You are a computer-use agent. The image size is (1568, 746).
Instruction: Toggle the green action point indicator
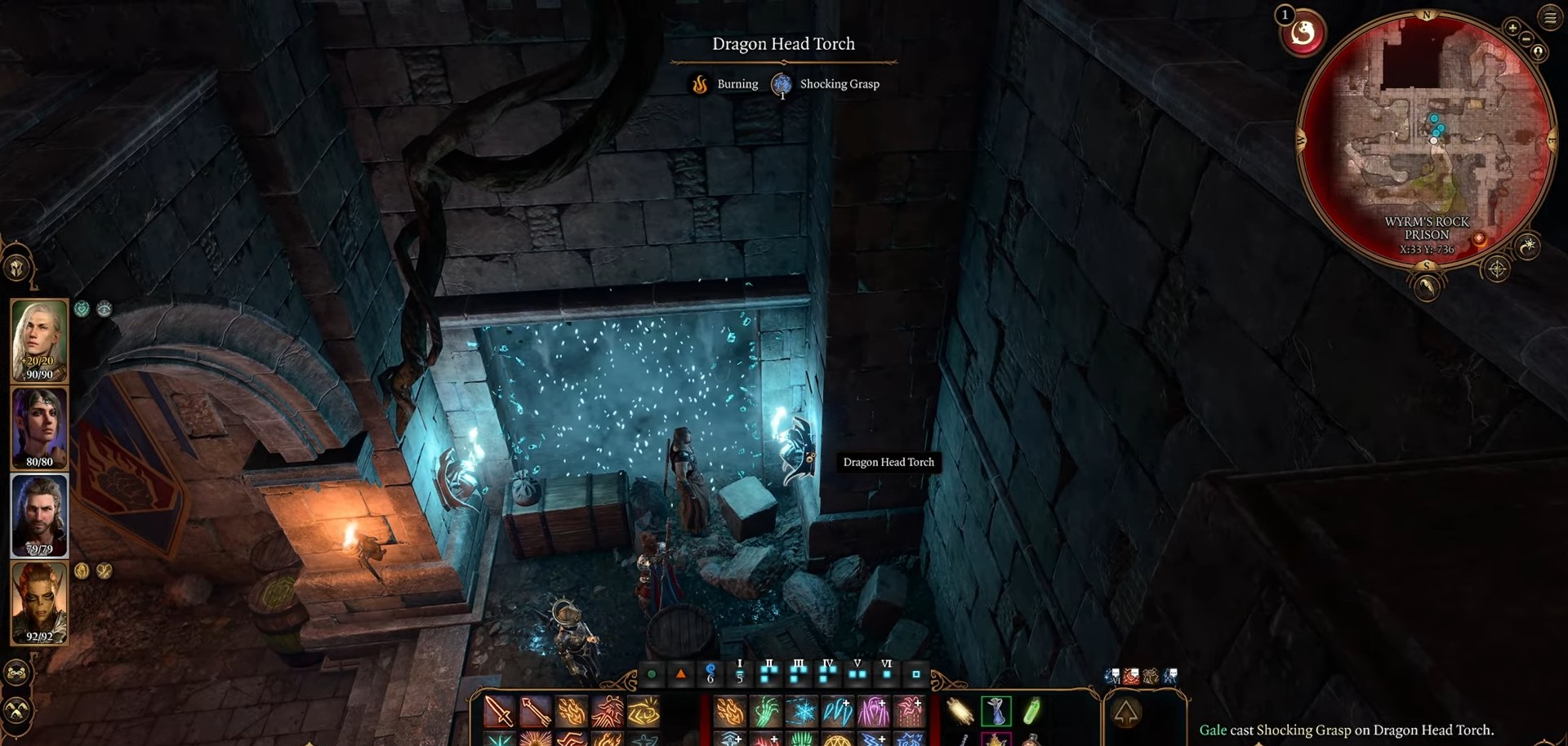(x=651, y=675)
